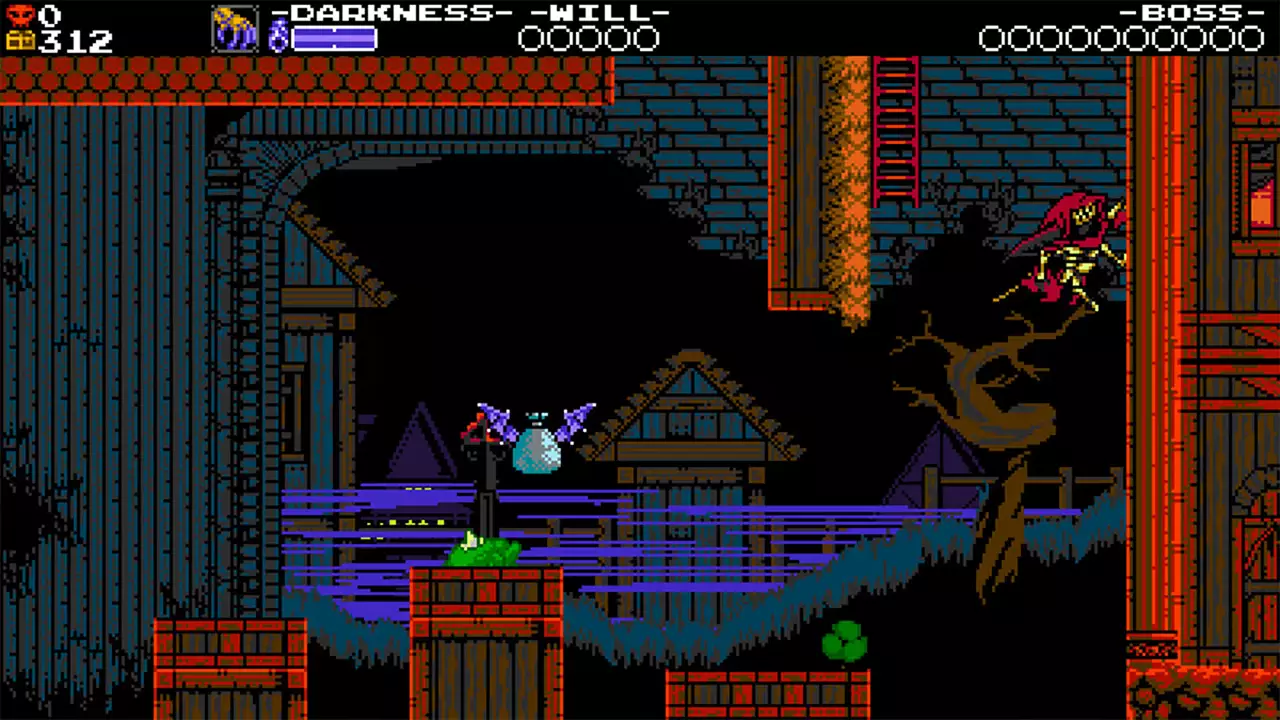Click the clover sprite on the platform
Screen dimensions: 1280x720
(x=843, y=639)
